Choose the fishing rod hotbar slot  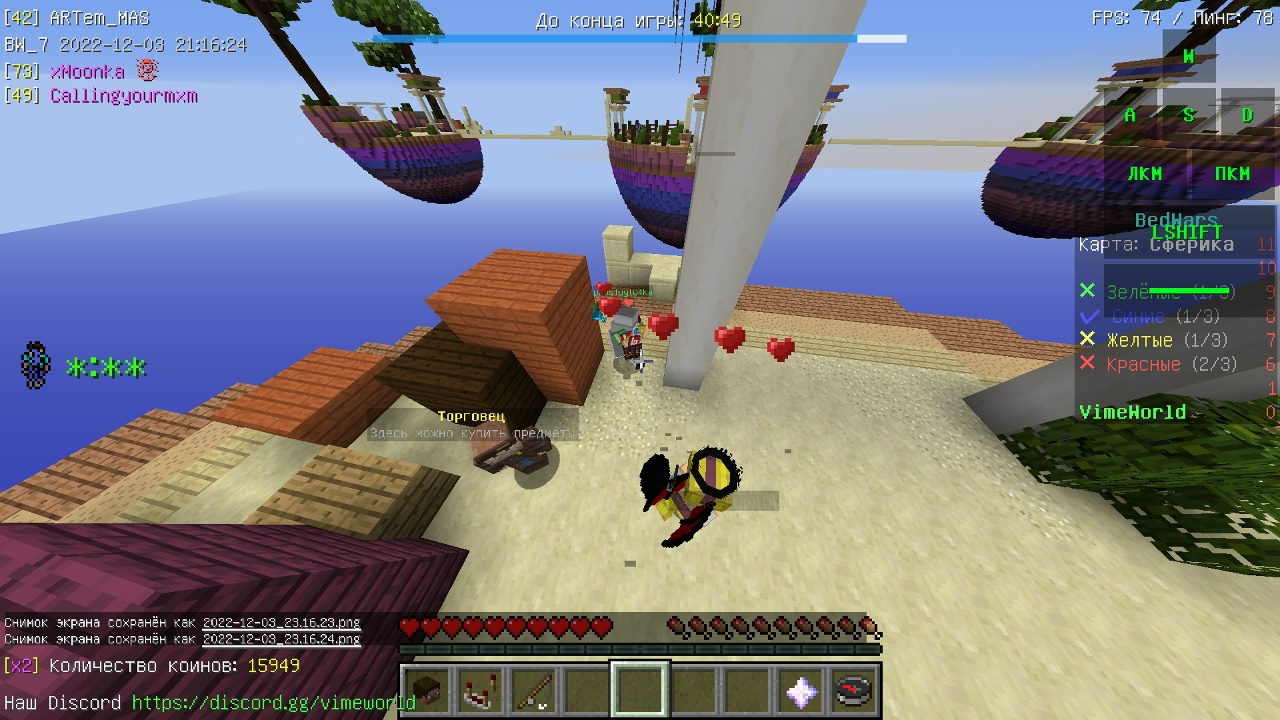click(533, 691)
